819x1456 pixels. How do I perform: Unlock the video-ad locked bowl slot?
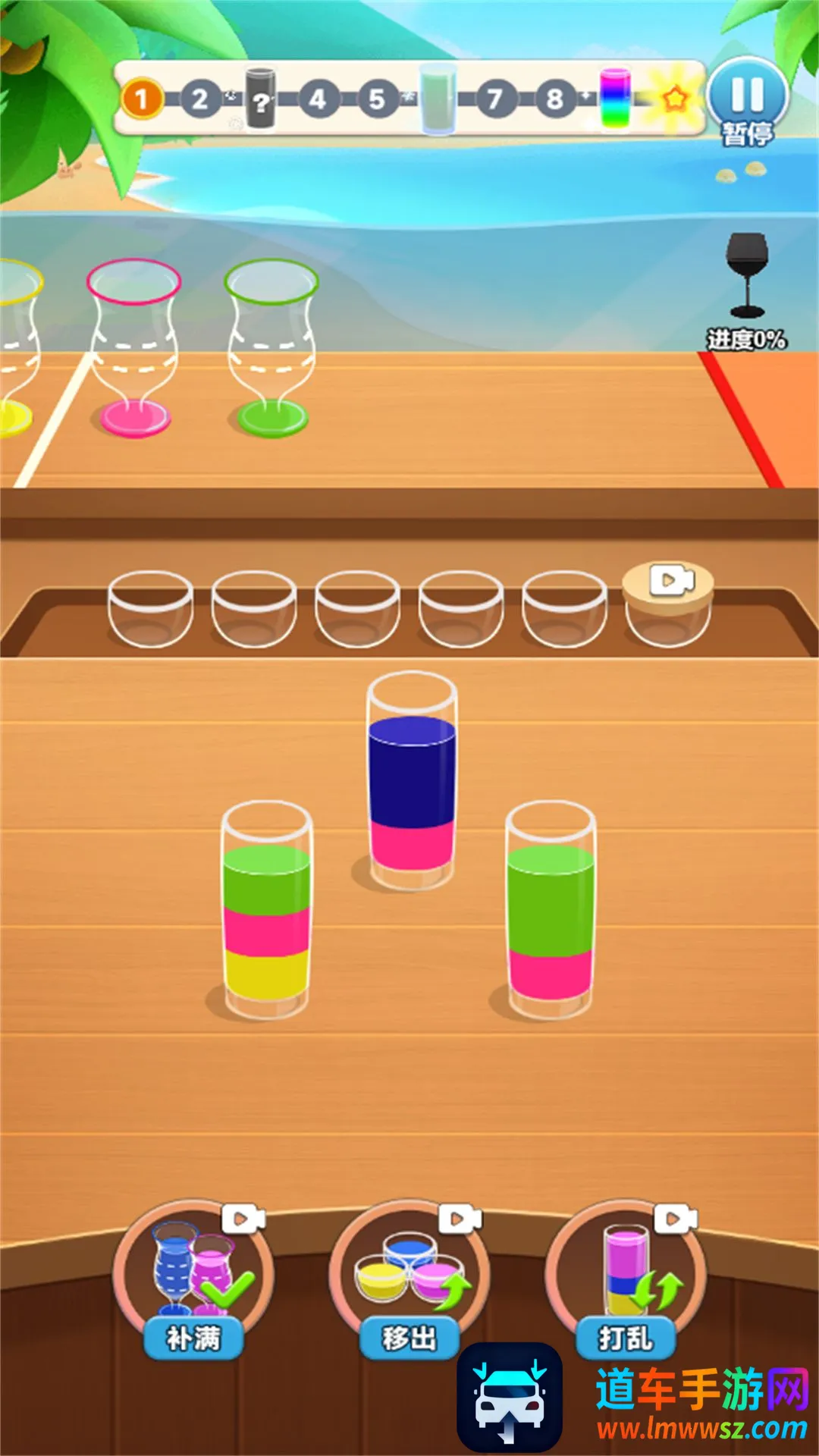pos(667,604)
